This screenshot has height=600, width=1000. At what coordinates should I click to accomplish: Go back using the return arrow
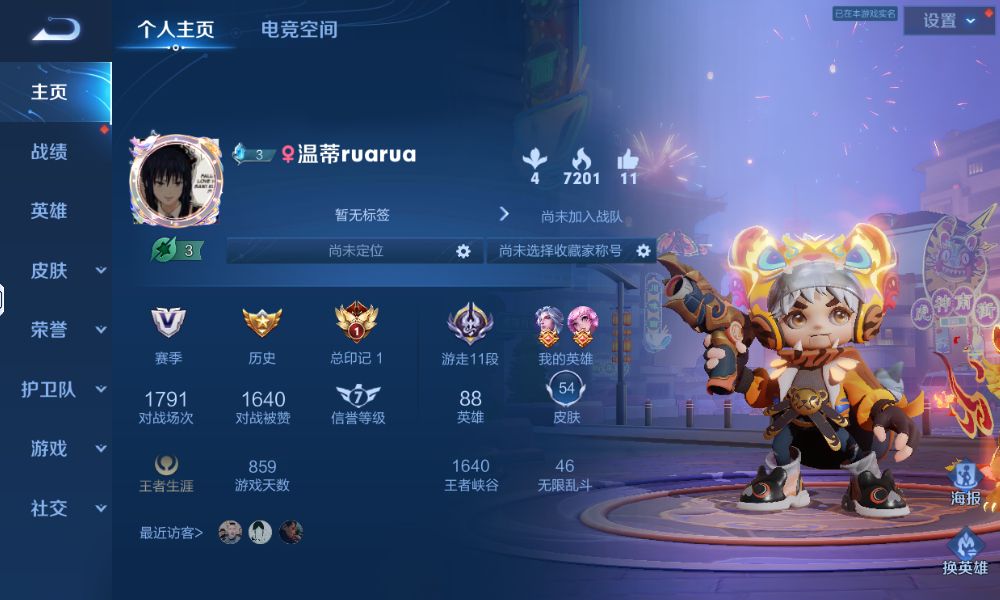pyautogui.click(x=55, y=30)
